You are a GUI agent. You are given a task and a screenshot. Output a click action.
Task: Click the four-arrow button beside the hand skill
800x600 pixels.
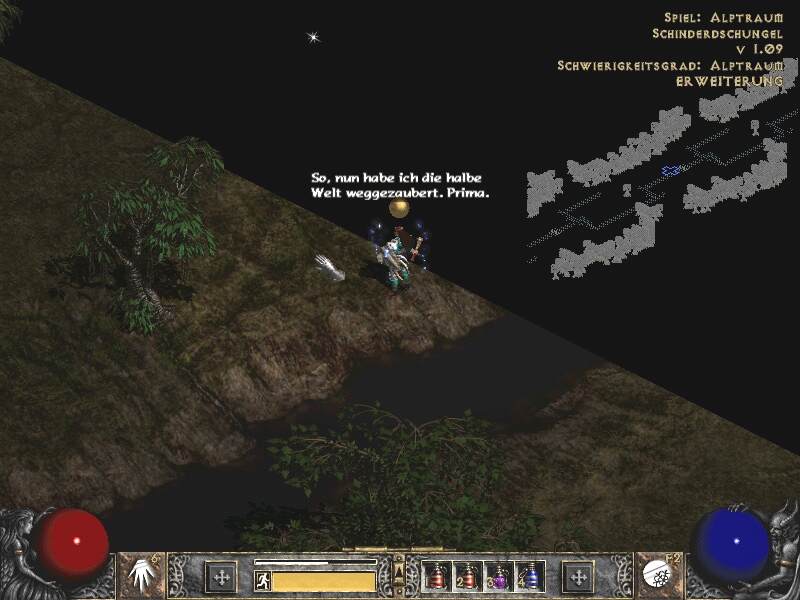tap(221, 576)
